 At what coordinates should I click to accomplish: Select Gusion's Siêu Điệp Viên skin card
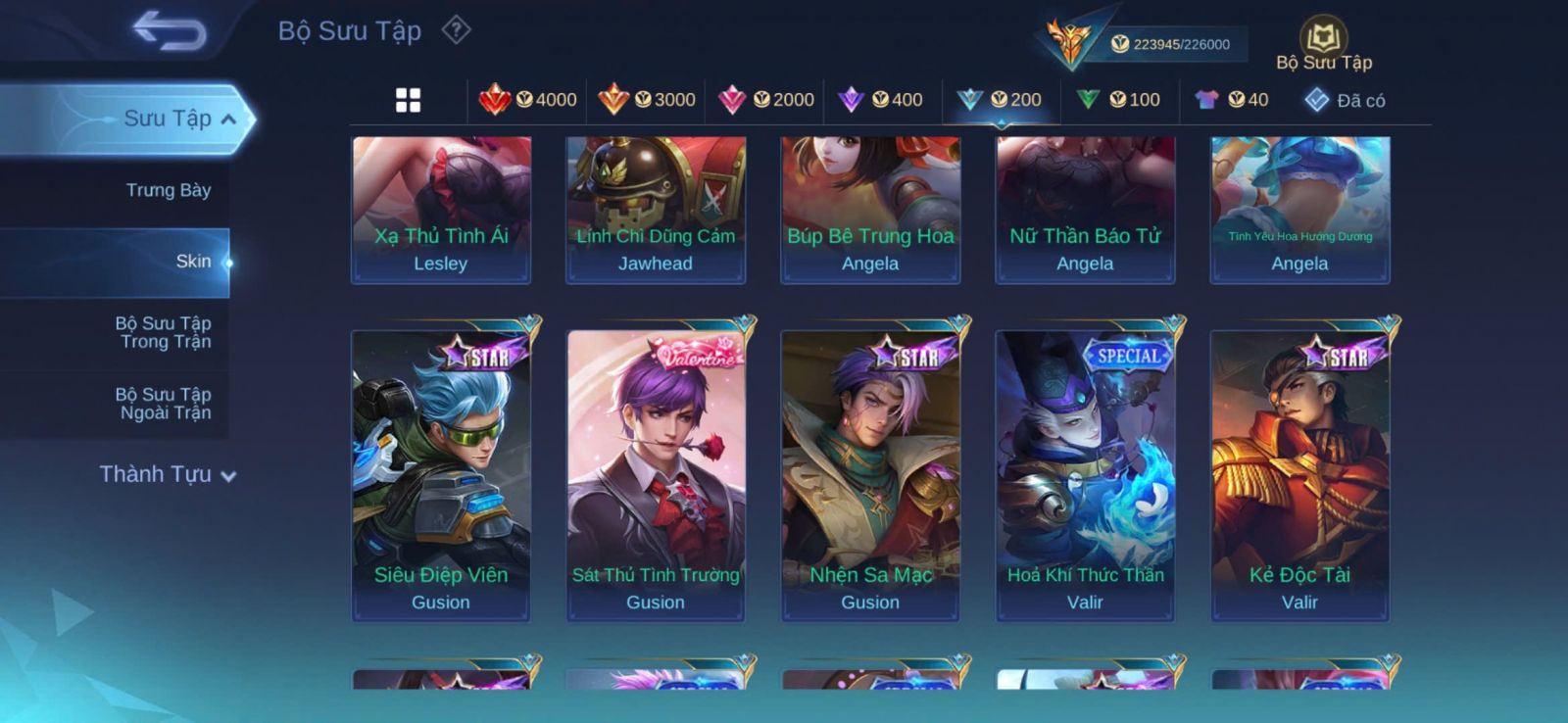441,475
